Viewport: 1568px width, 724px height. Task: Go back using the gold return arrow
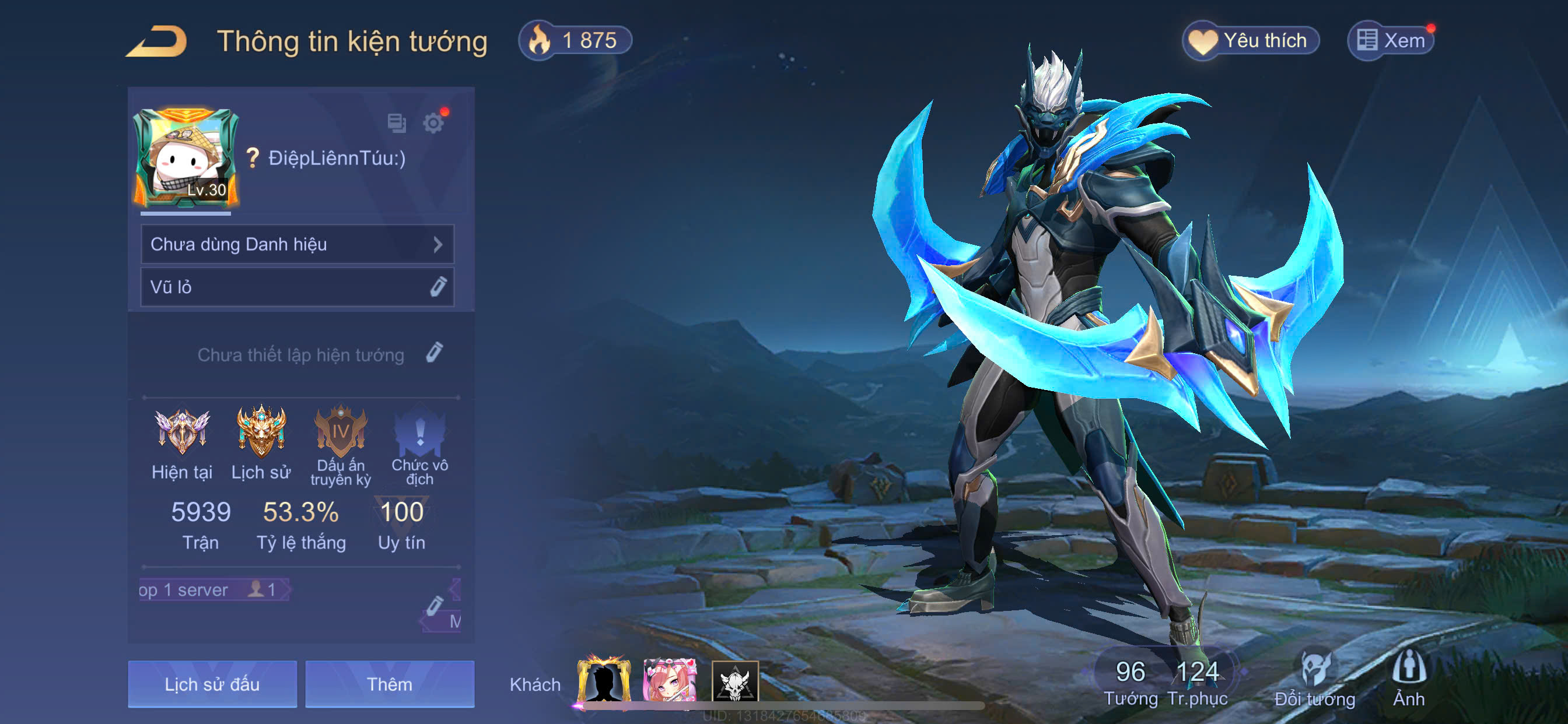156,41
